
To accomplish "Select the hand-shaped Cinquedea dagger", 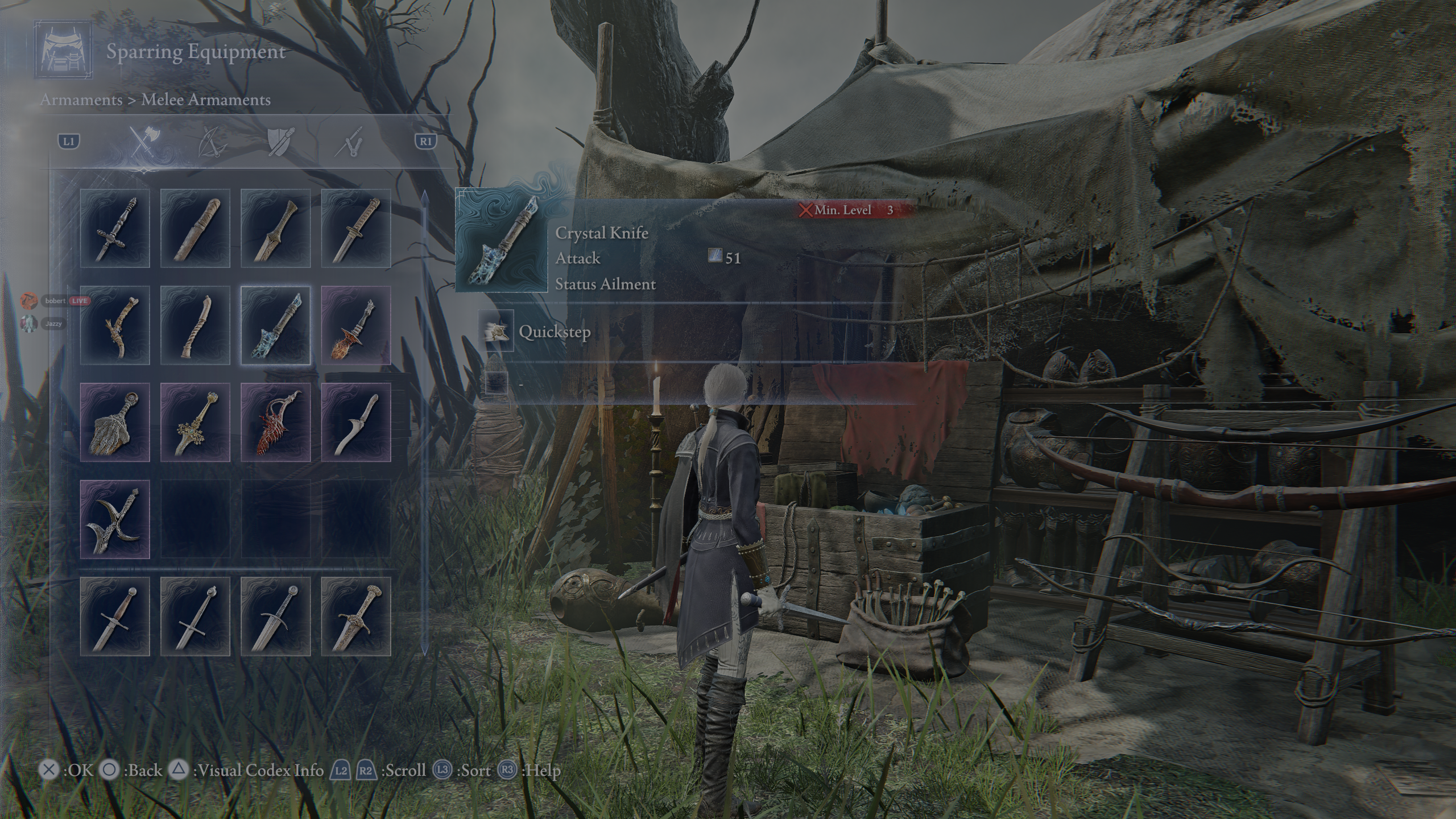I will click(115, 422).
